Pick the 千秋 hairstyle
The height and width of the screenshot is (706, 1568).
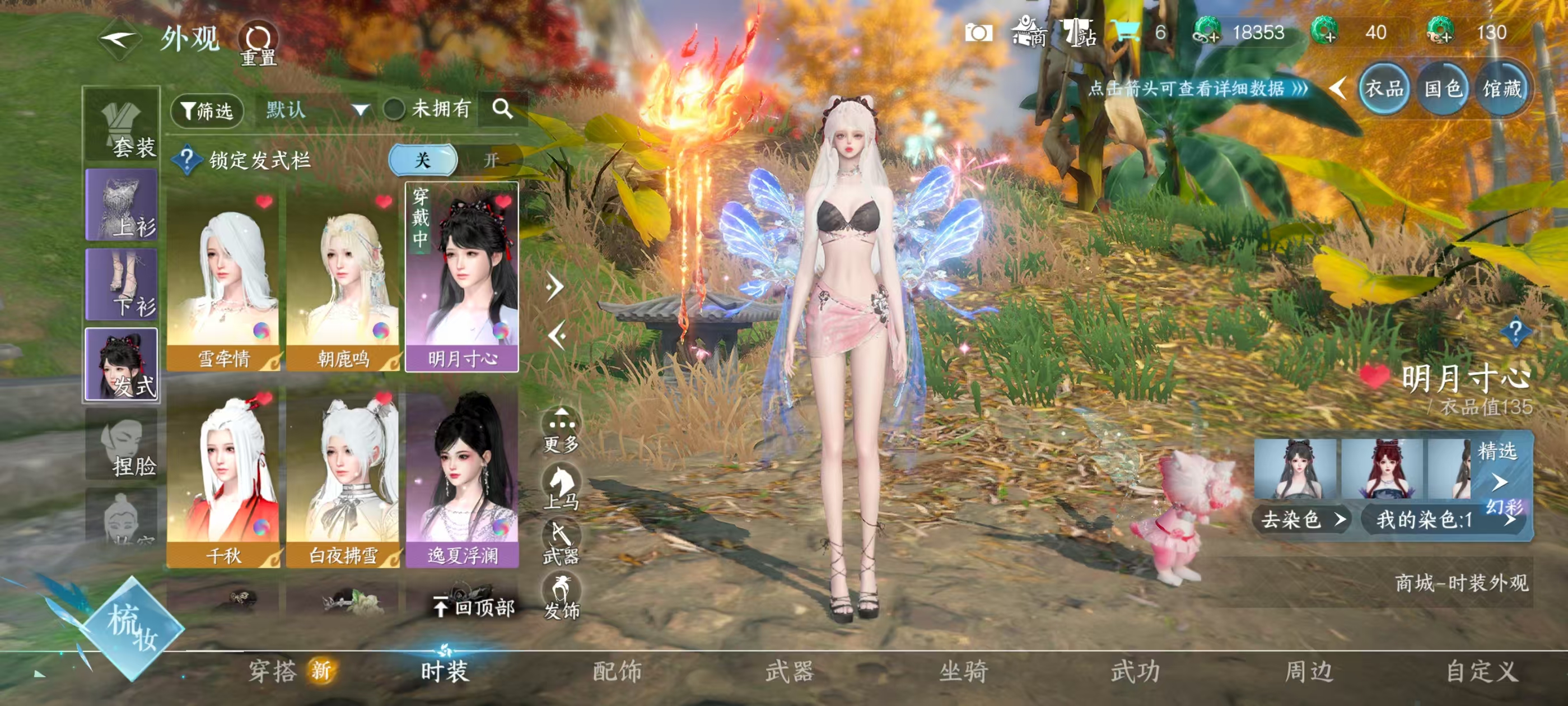[223, 478]
